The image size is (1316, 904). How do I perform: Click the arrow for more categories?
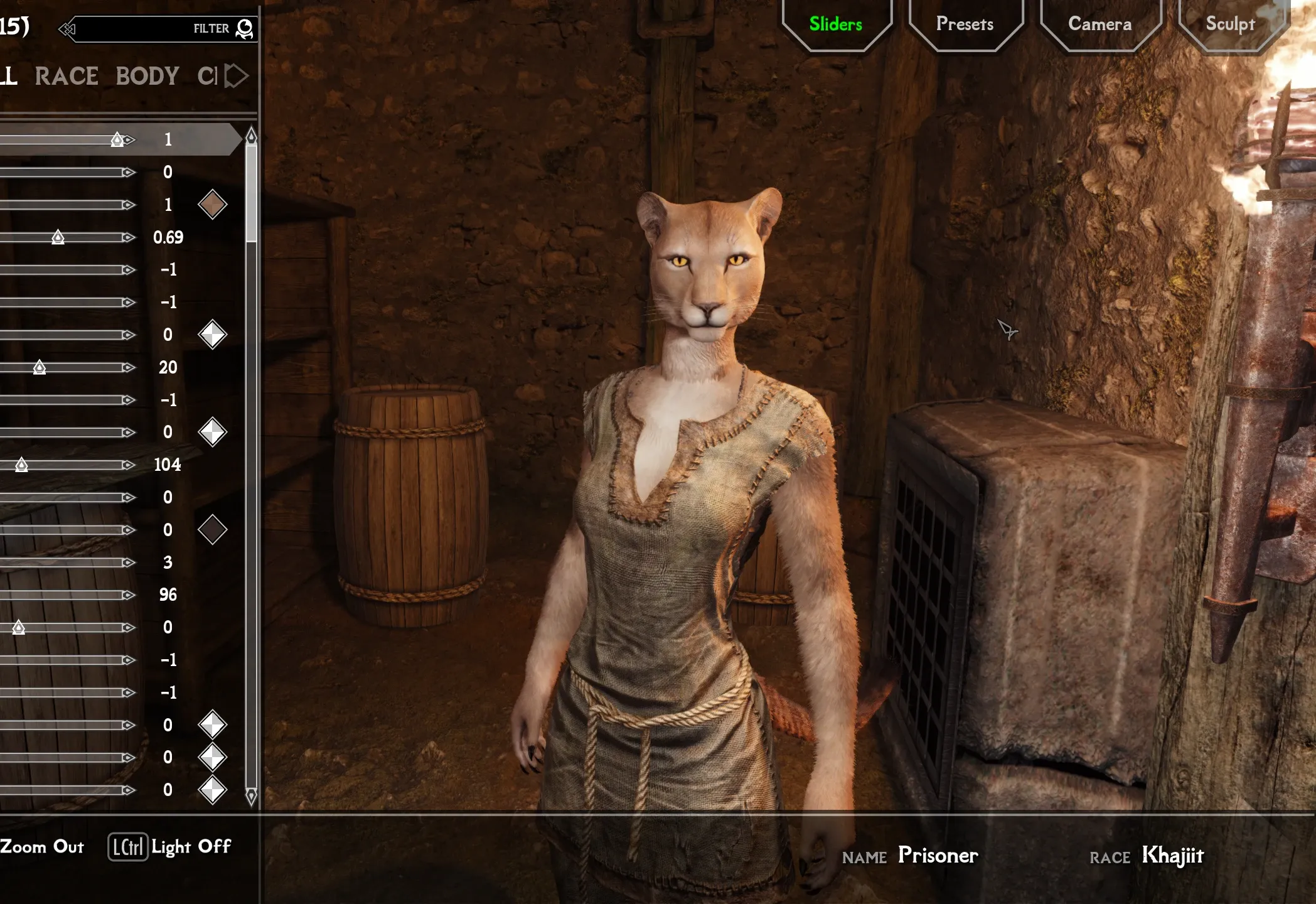point(237,77)
